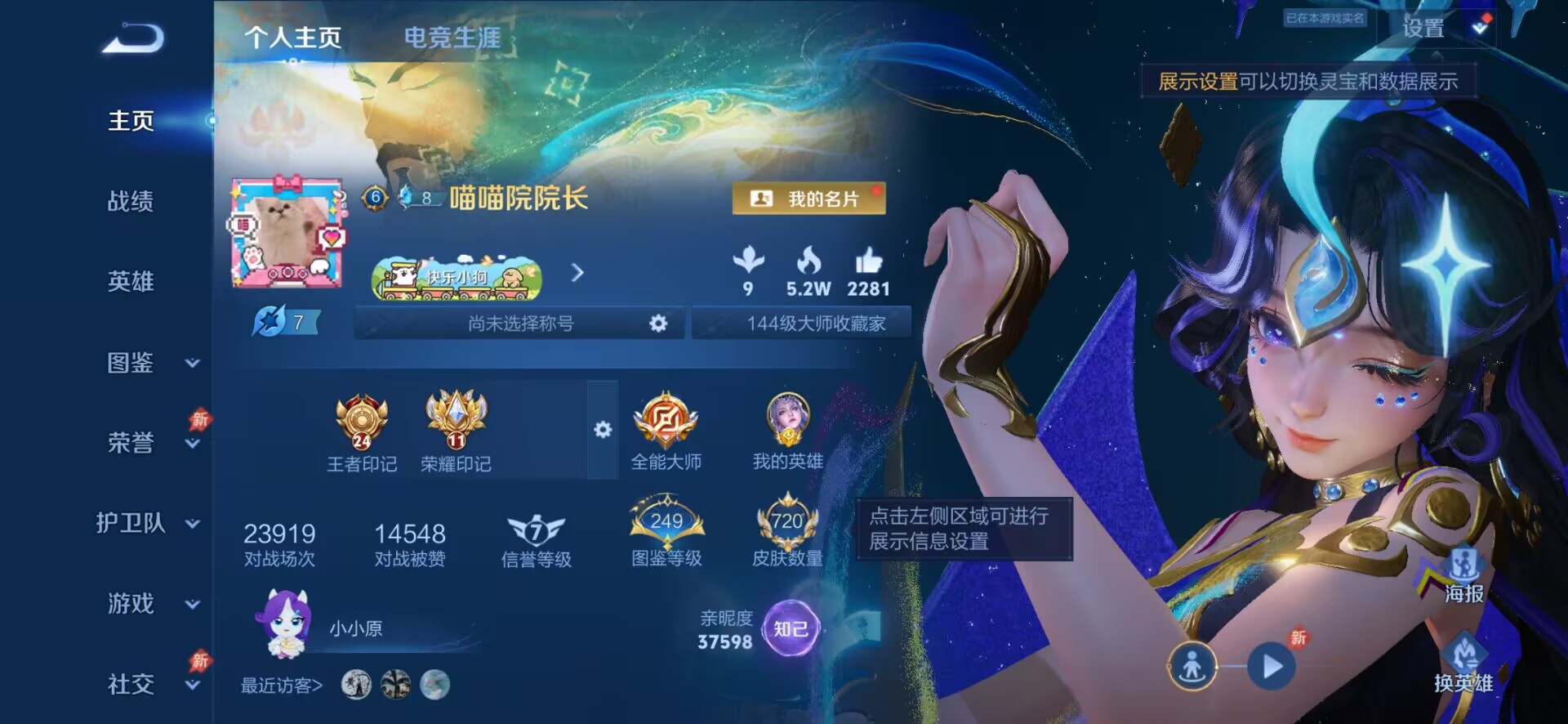Open 战绩 from the left menu
The width and height of the screenshot is (1568, 724).
[131, 202]
